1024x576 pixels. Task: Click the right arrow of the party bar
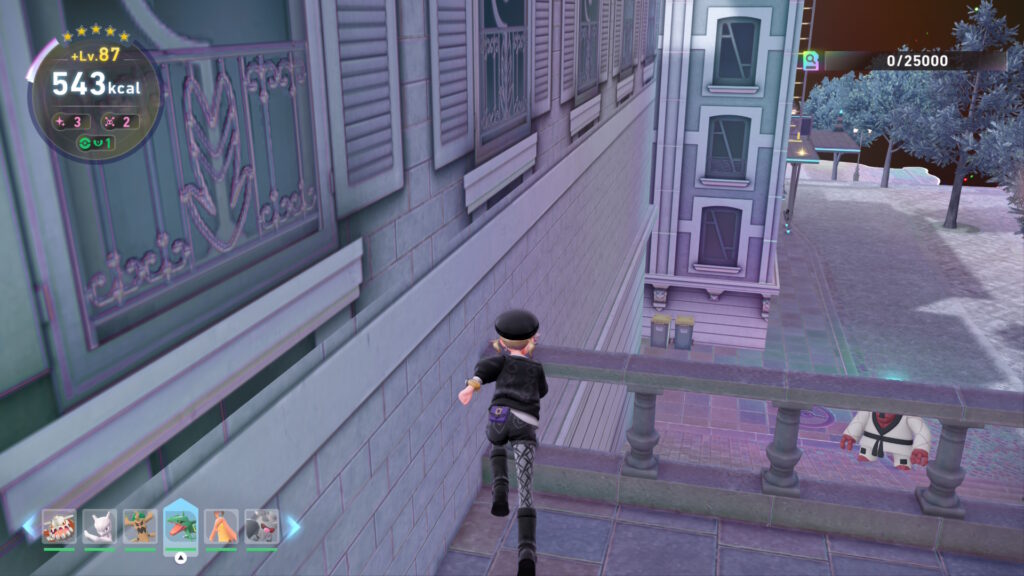pyautogui.click(x=293, y=526)
